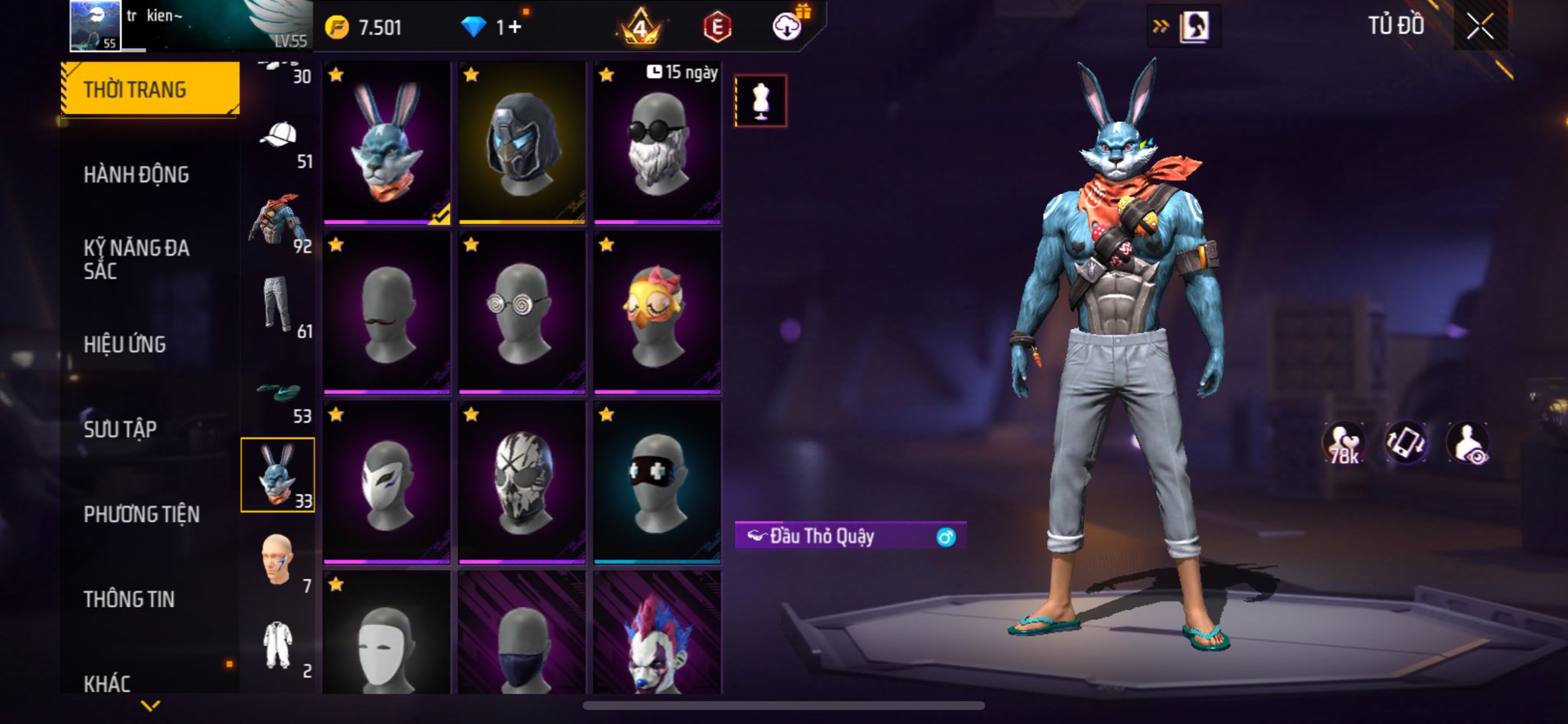Select the clown mask item
This screenshot has height=724, width=1568.
pos(658,635)
